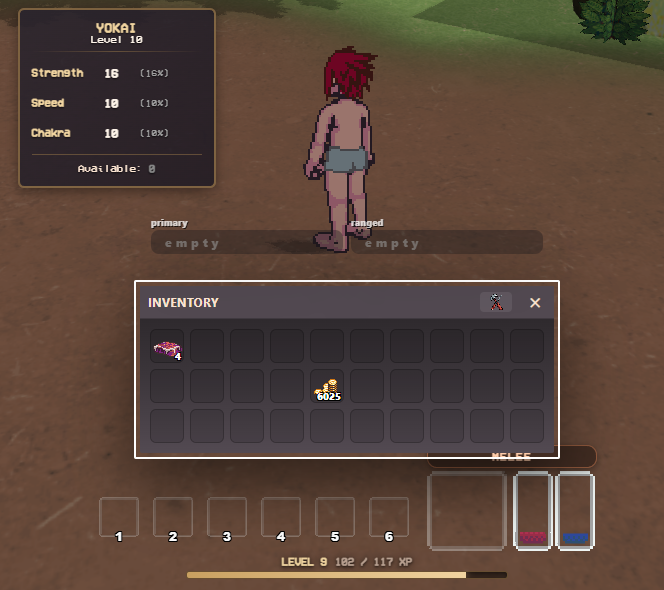Click the Speed stat row
Viewport: 664px width, 590px height.
coord(100,103)
